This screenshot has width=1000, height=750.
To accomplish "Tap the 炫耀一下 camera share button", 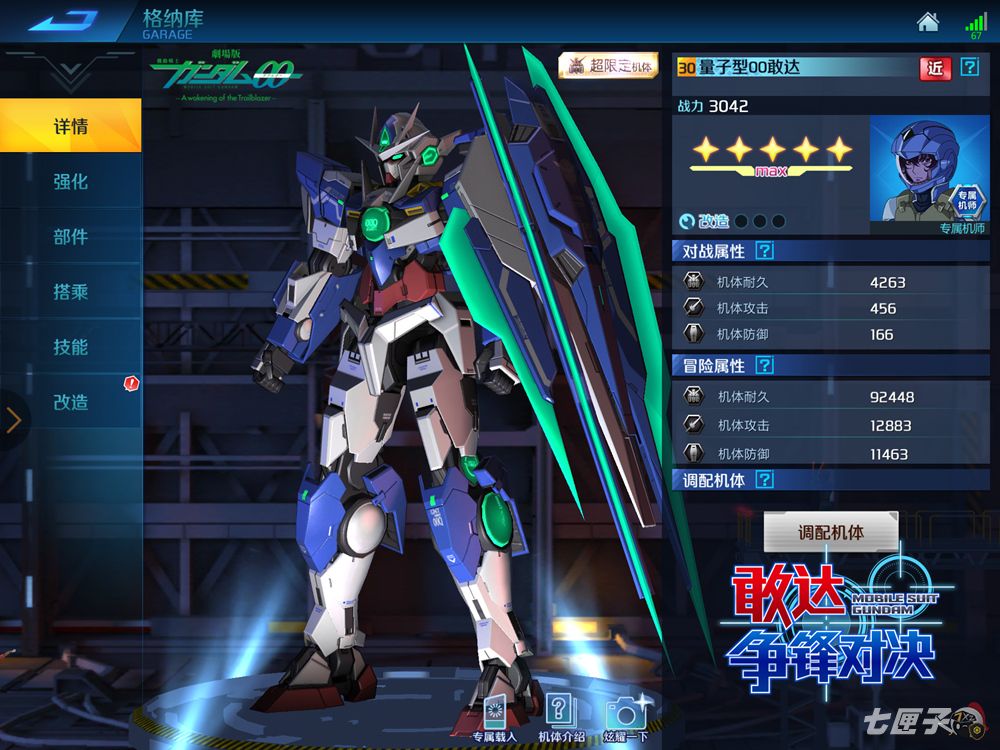I will (x=627, y=718).
